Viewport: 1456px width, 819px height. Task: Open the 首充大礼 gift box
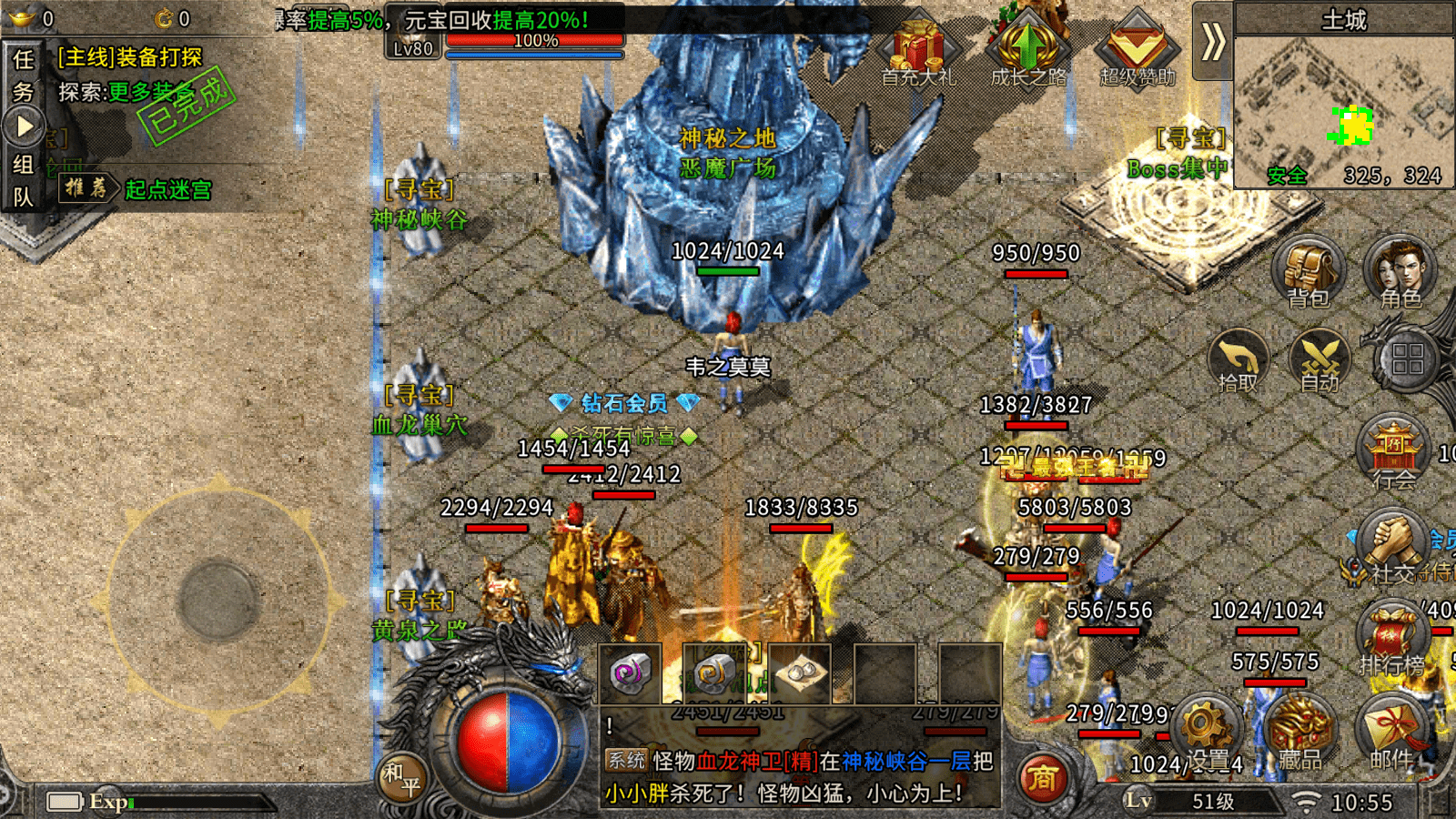918,51
